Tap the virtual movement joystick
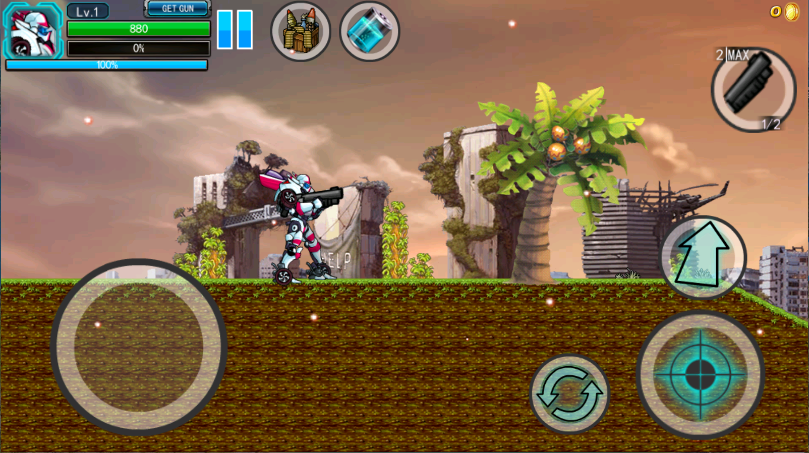 (139, 347)
